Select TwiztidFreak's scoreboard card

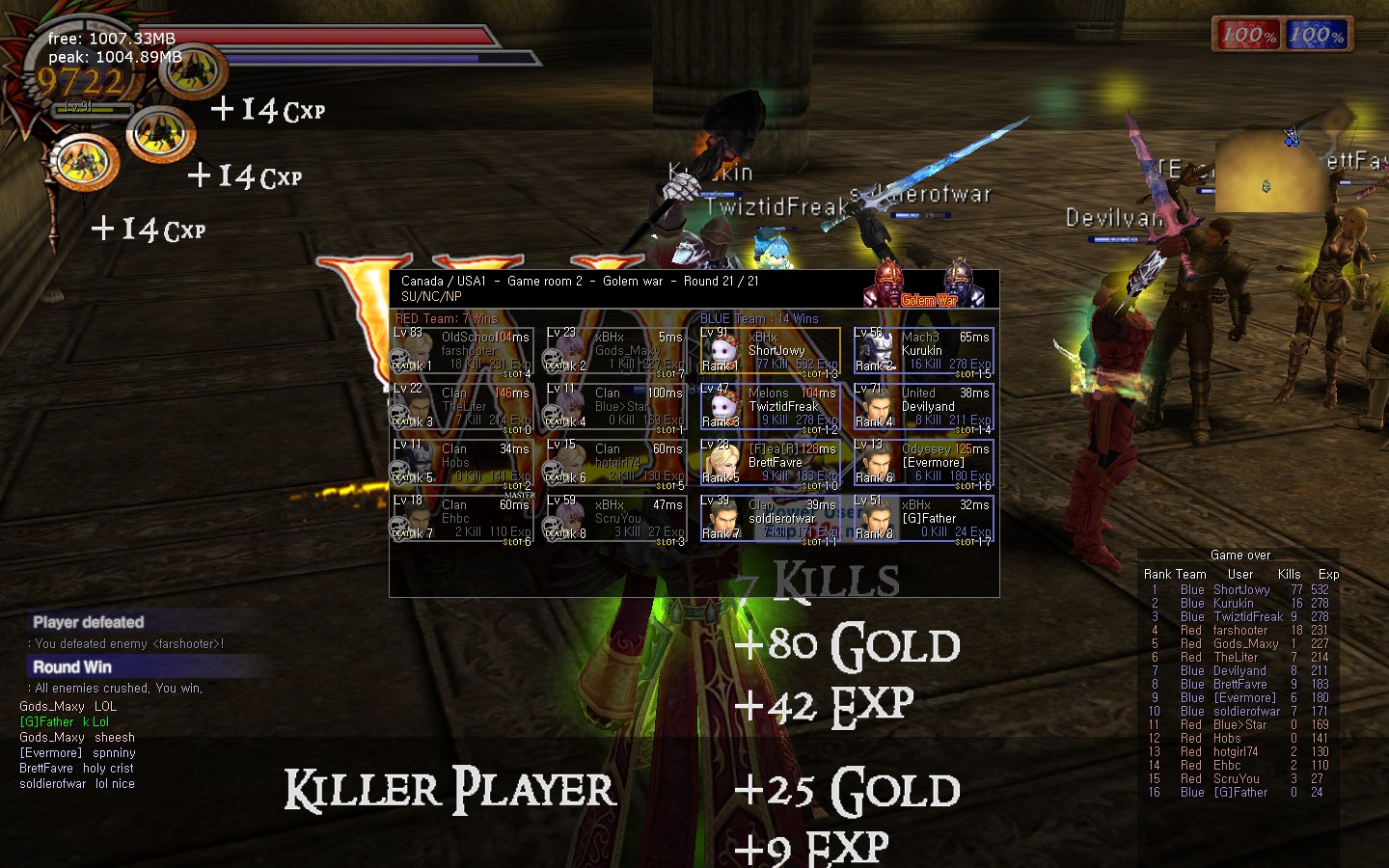[770, 408]
